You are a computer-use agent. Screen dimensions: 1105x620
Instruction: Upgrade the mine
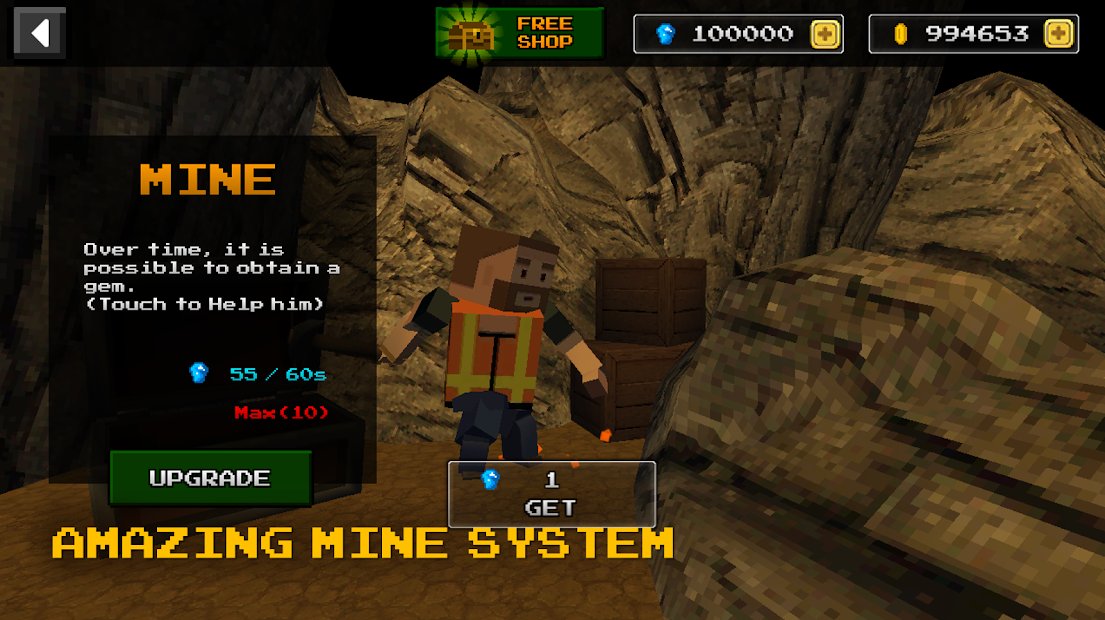point(210,478)
